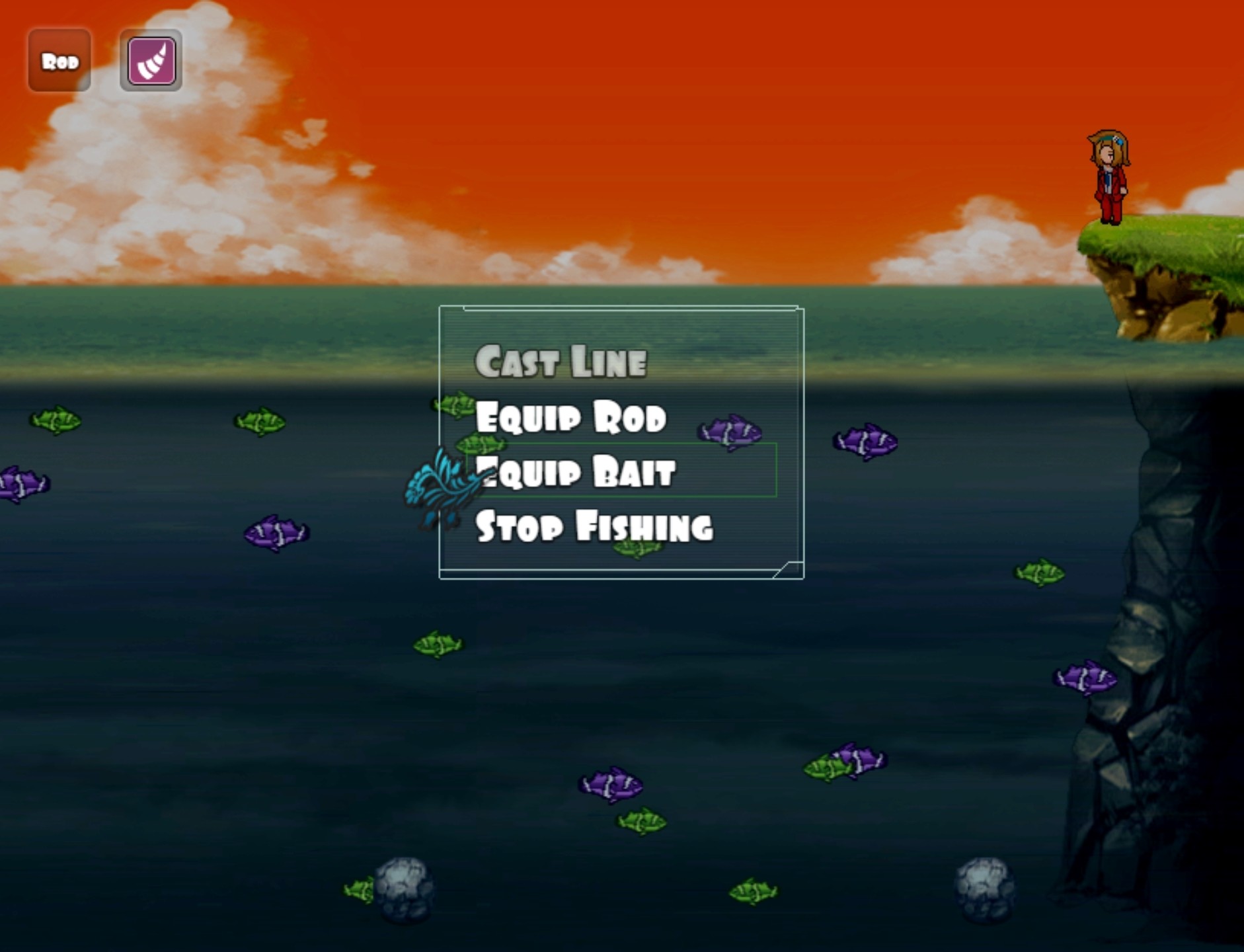Image resolution: width=1244 pixels, height=952 pixels.
Task: Select Stop Fishing from the menu
Action: point(594,526)
